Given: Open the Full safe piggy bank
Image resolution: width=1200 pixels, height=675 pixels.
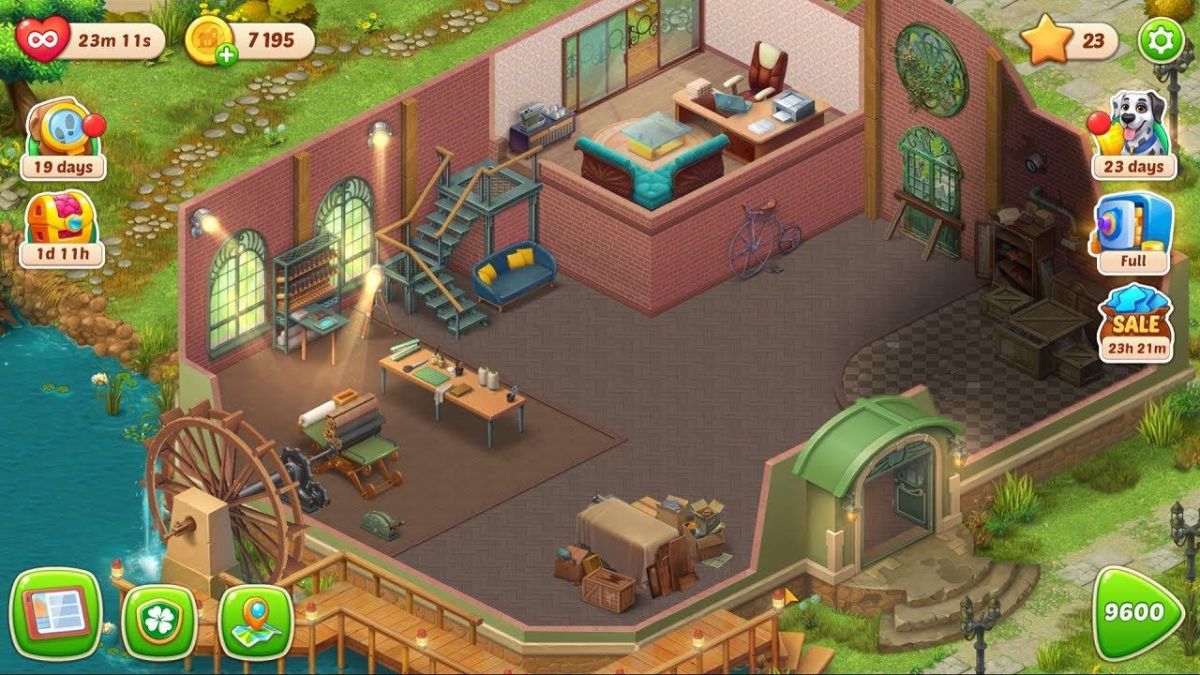Looking at the screenshot, I should (x=1133, y=232).
